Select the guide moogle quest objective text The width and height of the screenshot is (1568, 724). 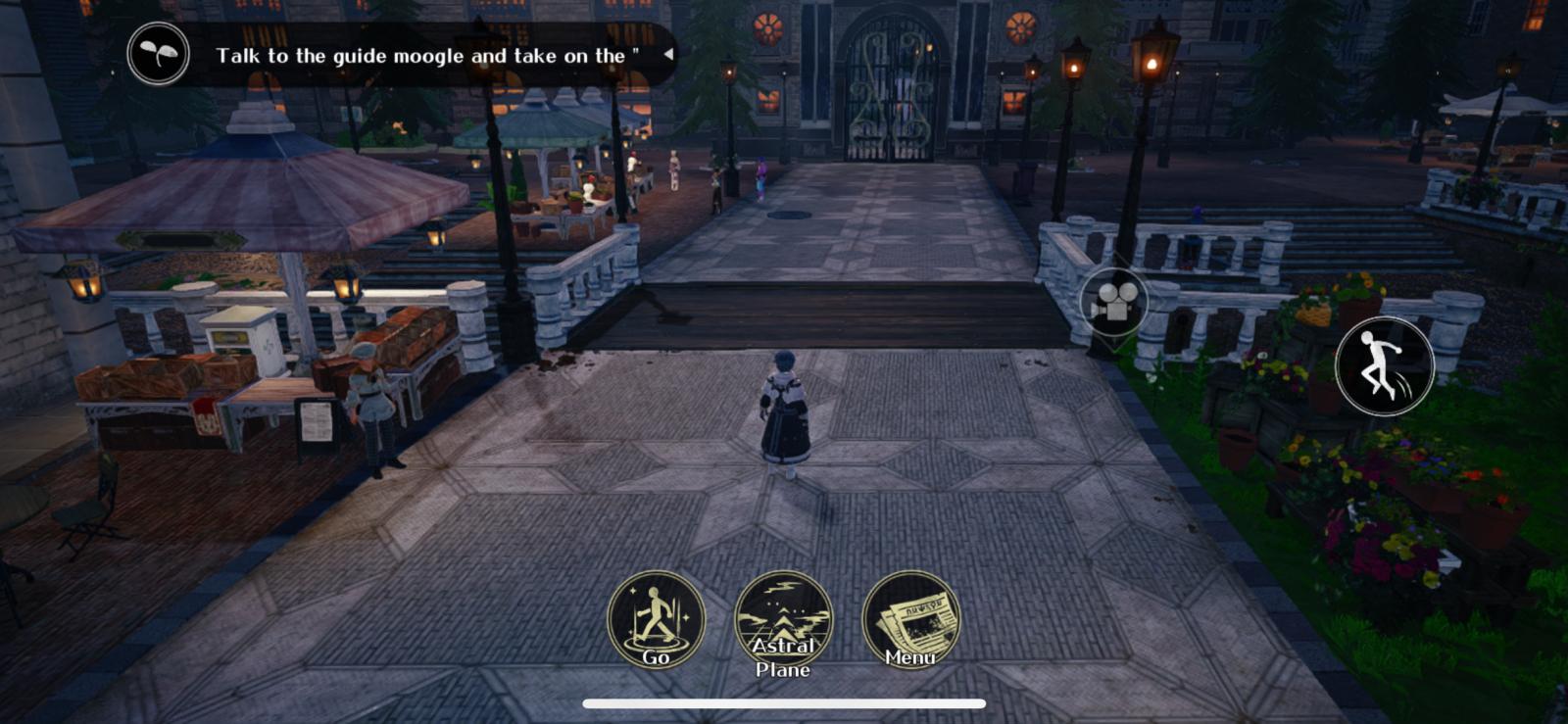click(427, 56)
